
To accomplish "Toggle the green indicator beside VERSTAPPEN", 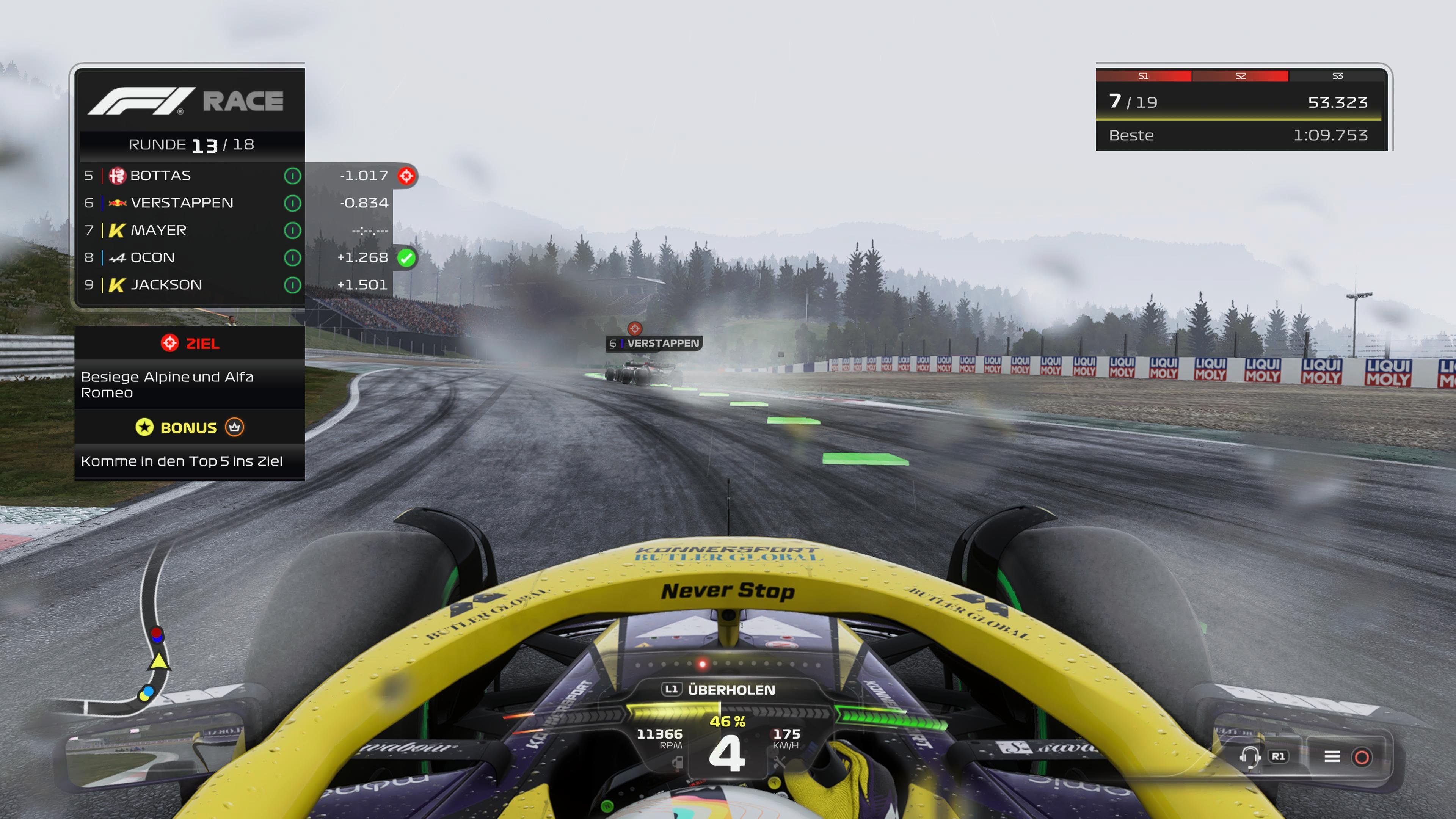I will (x=293, y=202).
